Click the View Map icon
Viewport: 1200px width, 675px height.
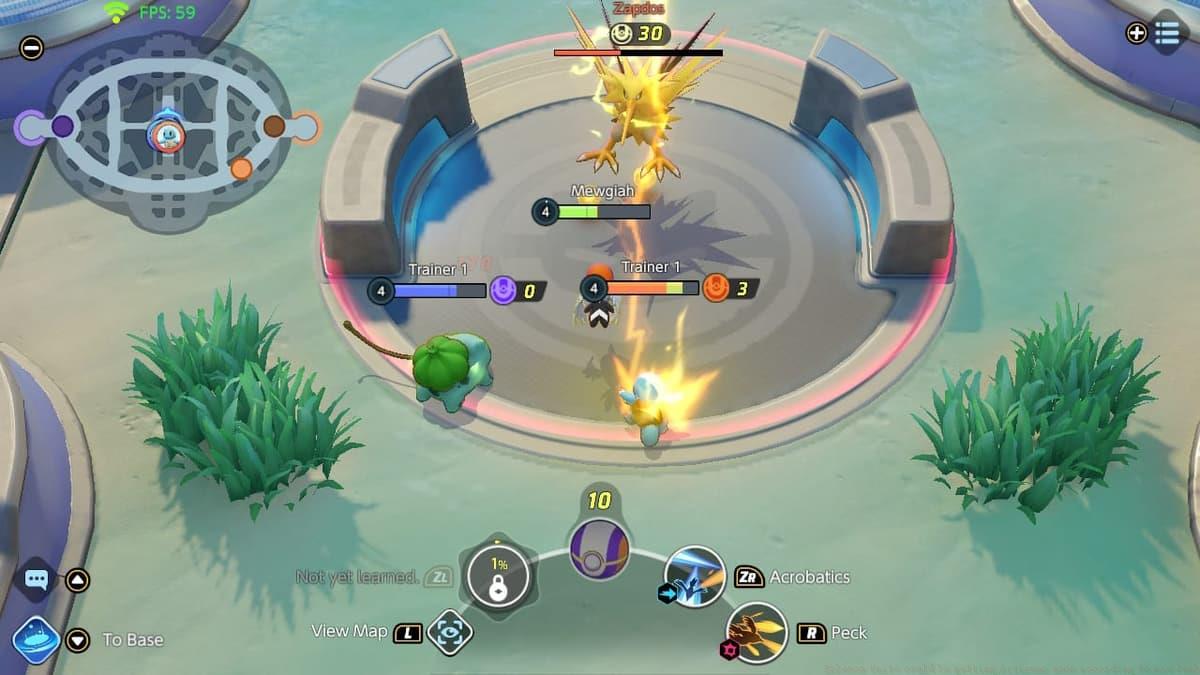449,632
